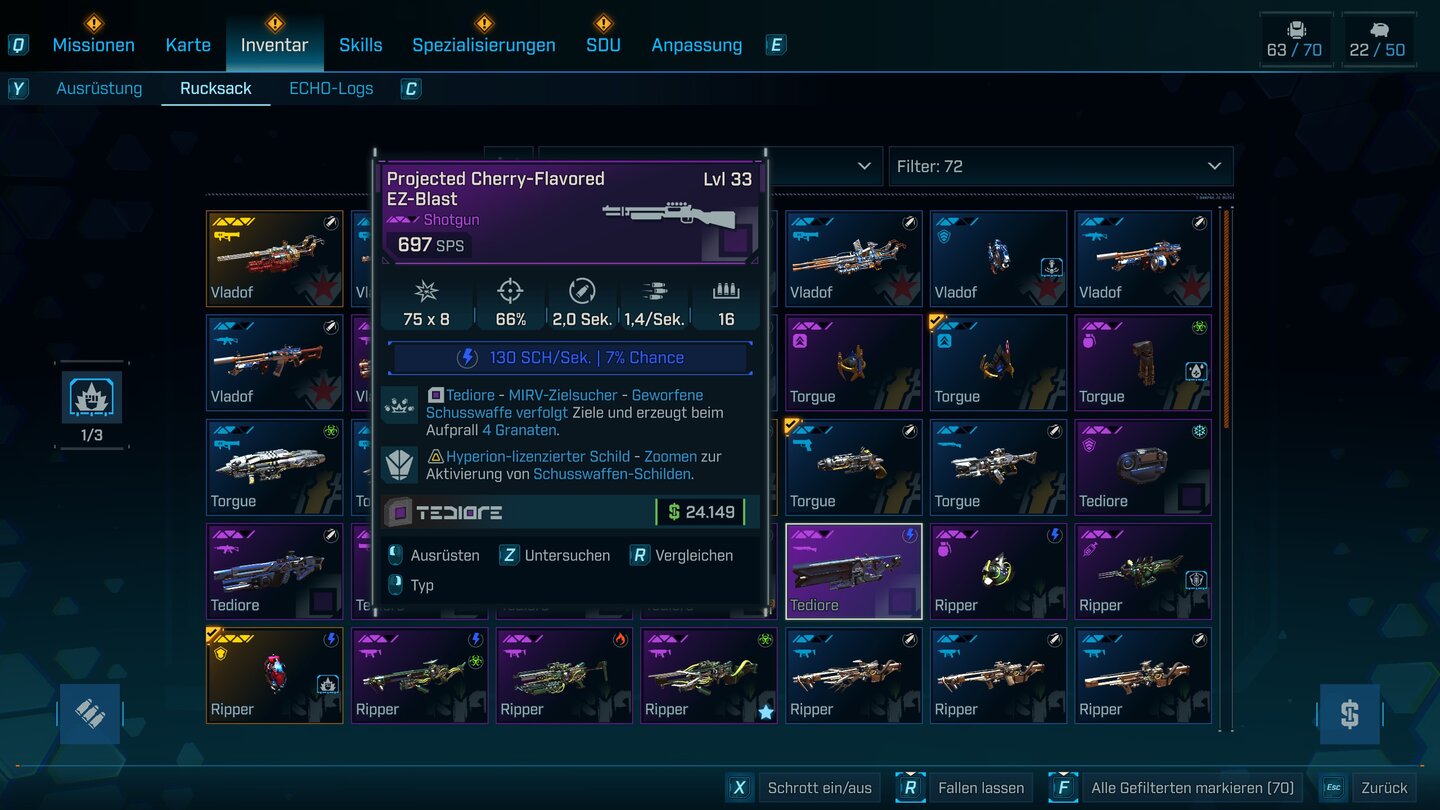The width and height of the screenshot is (1440, 810).
Task: Choose the Tediore cryo shield slot
Action: click(x=1143, y=467)
